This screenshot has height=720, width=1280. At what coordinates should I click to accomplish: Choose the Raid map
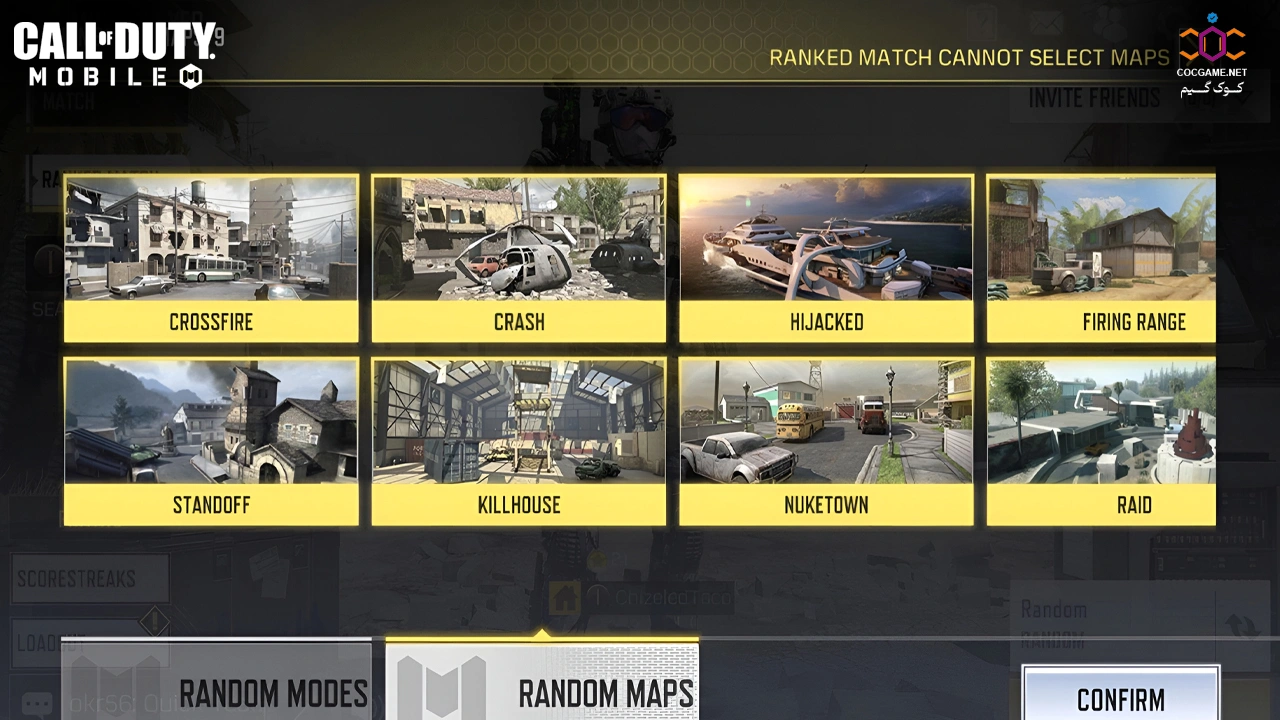1101,441
